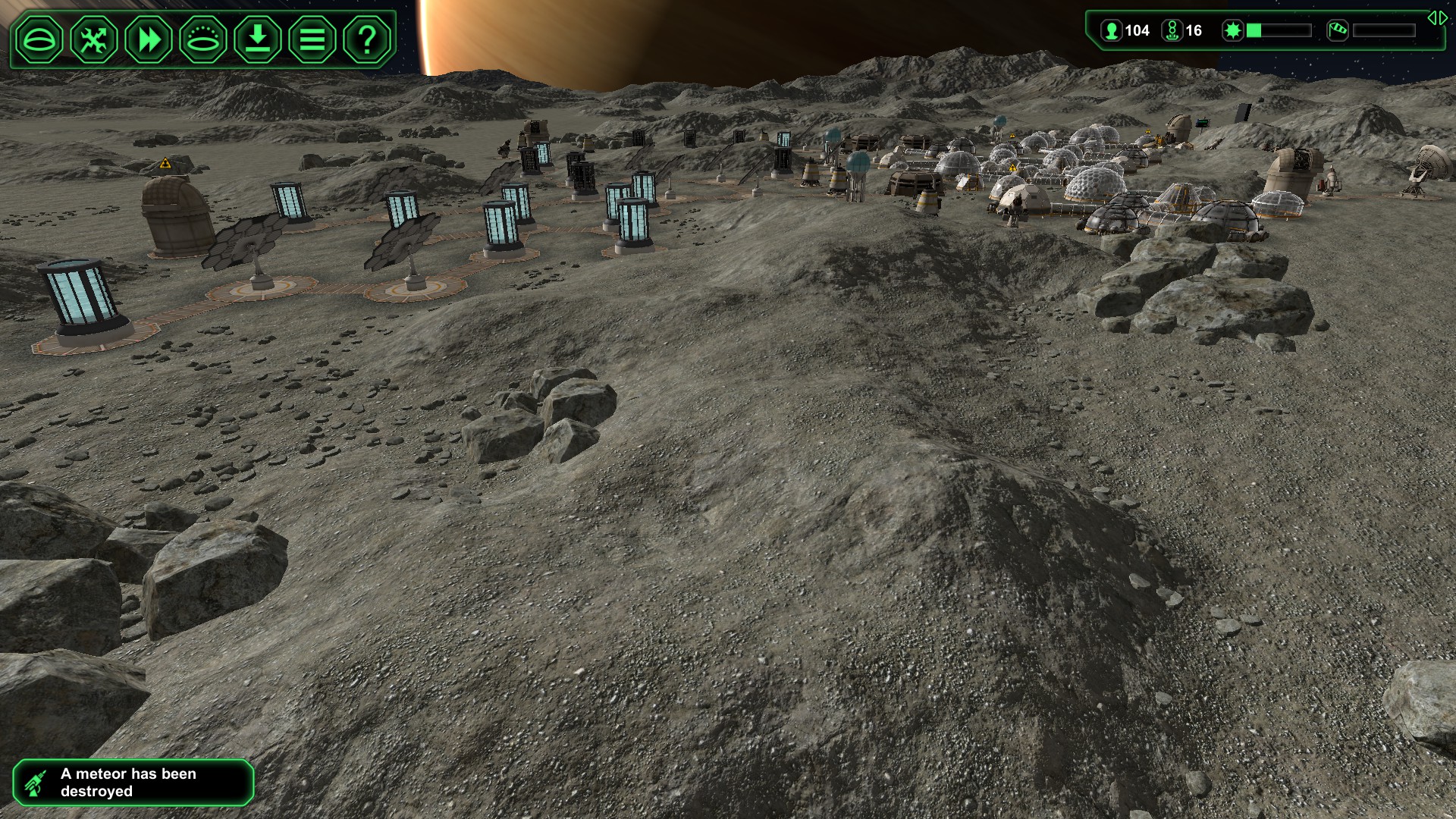Open the question mark help button

click(x=367, y=39)
